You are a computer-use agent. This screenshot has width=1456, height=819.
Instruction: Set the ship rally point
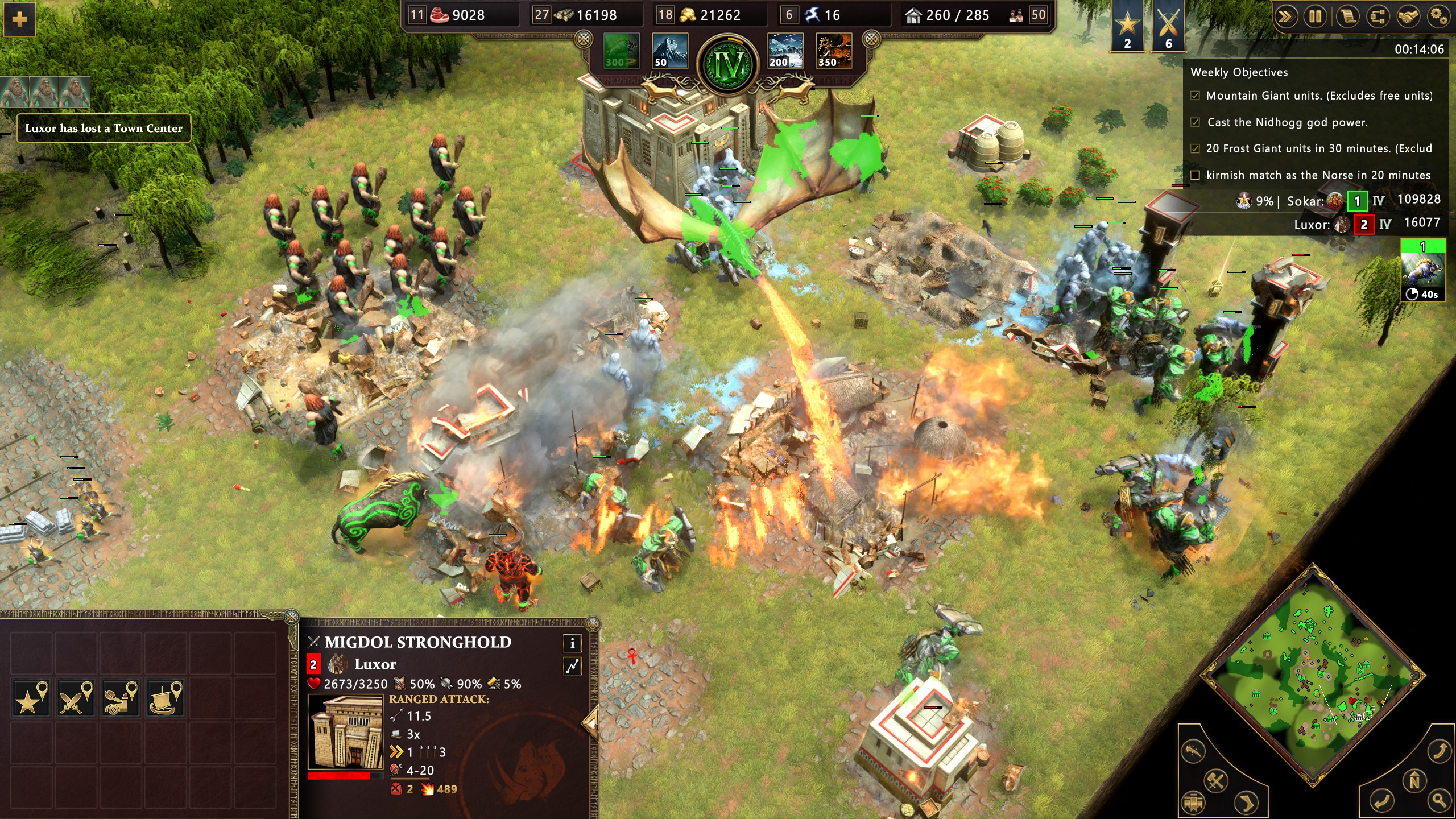166,697
